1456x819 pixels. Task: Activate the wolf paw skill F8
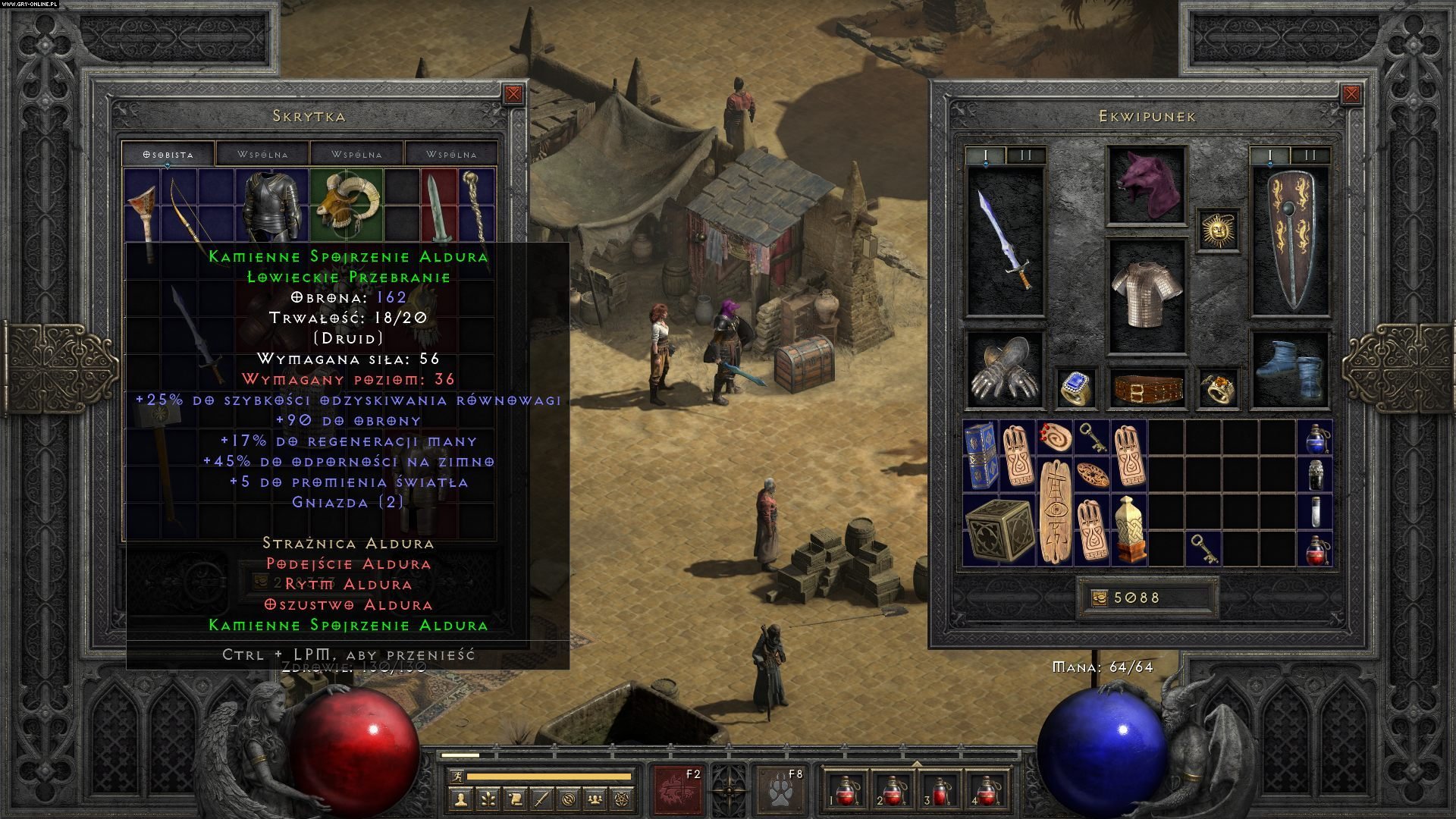pyautogui.click(x=780, y=790)
